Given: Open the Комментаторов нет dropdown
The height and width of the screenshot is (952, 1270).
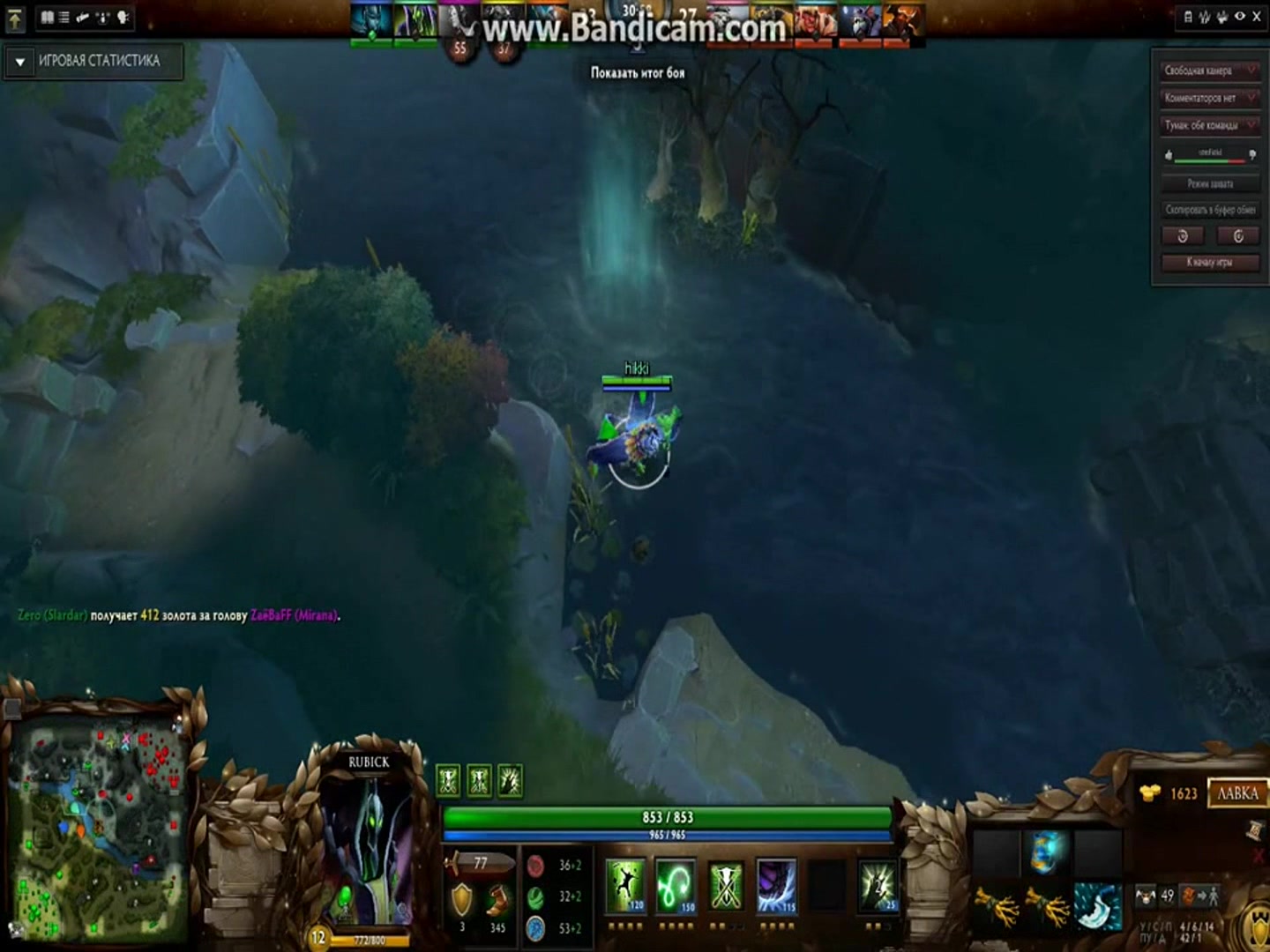Looking at the screenshot, I should [x=1210, y=98].
